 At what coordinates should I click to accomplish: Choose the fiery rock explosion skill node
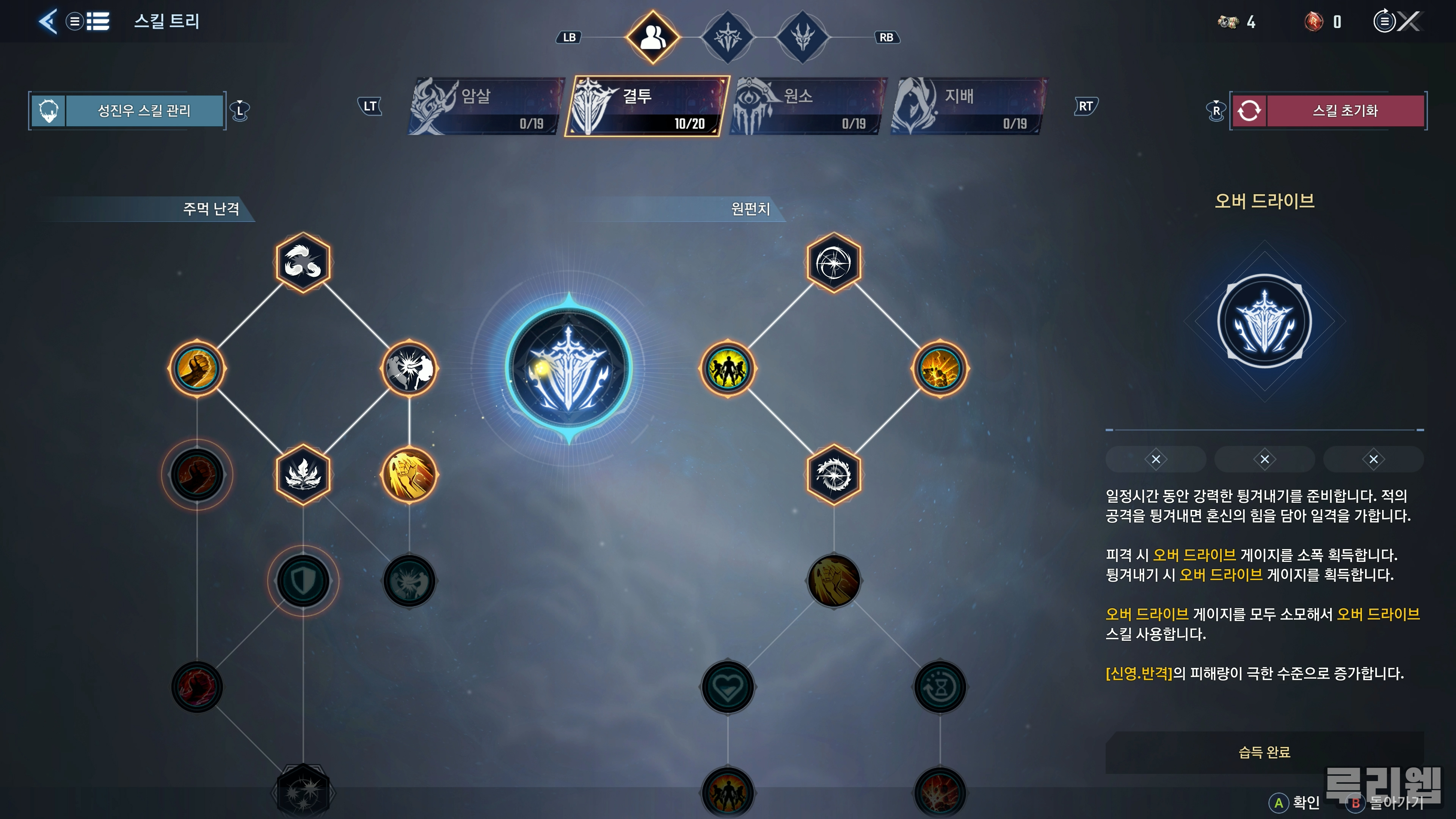940,369
